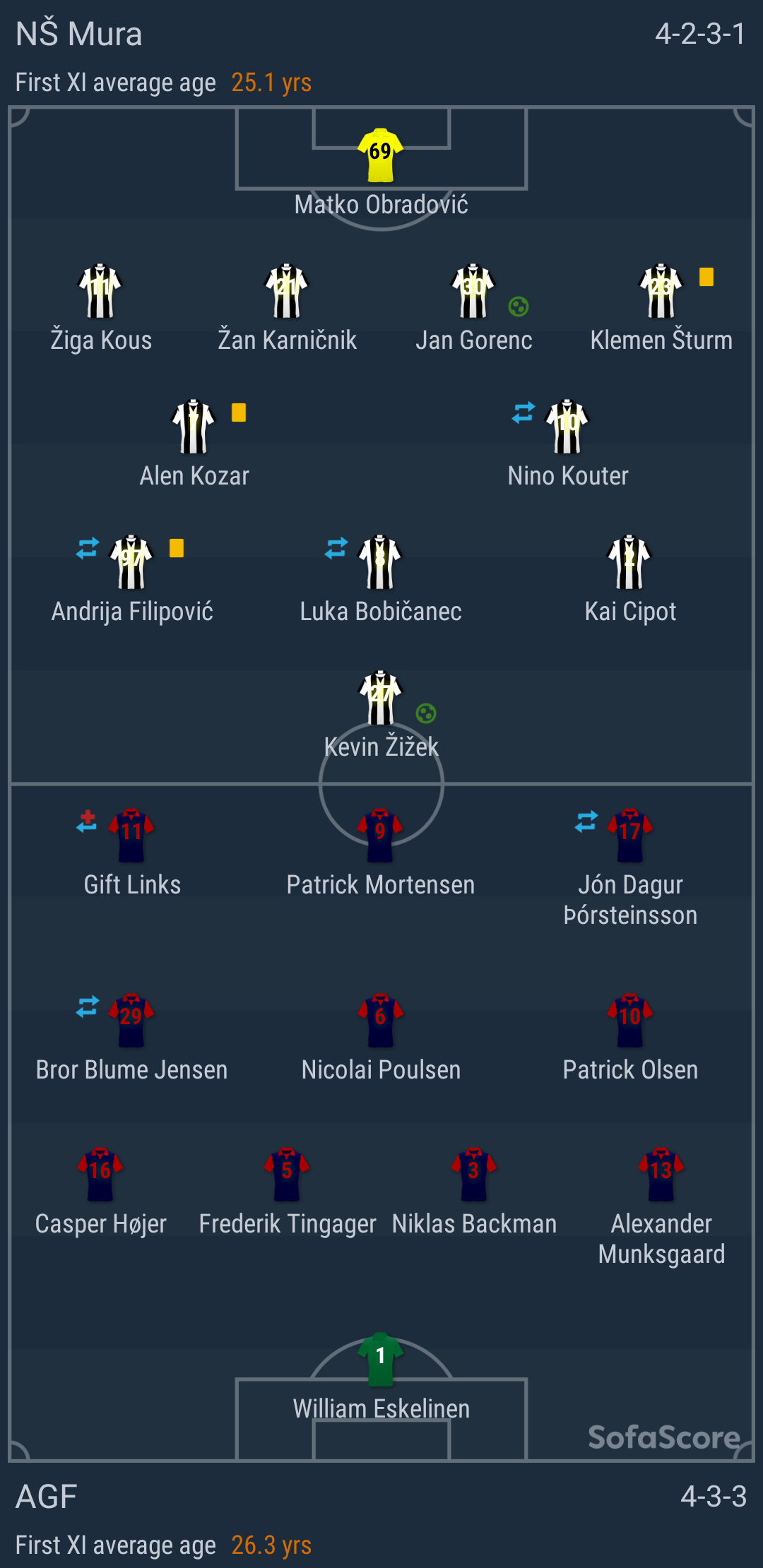The height and width of the screenshot is (1568, 763).
Task: View Patrick Mortensen's player info
Action: pos(380,836)
